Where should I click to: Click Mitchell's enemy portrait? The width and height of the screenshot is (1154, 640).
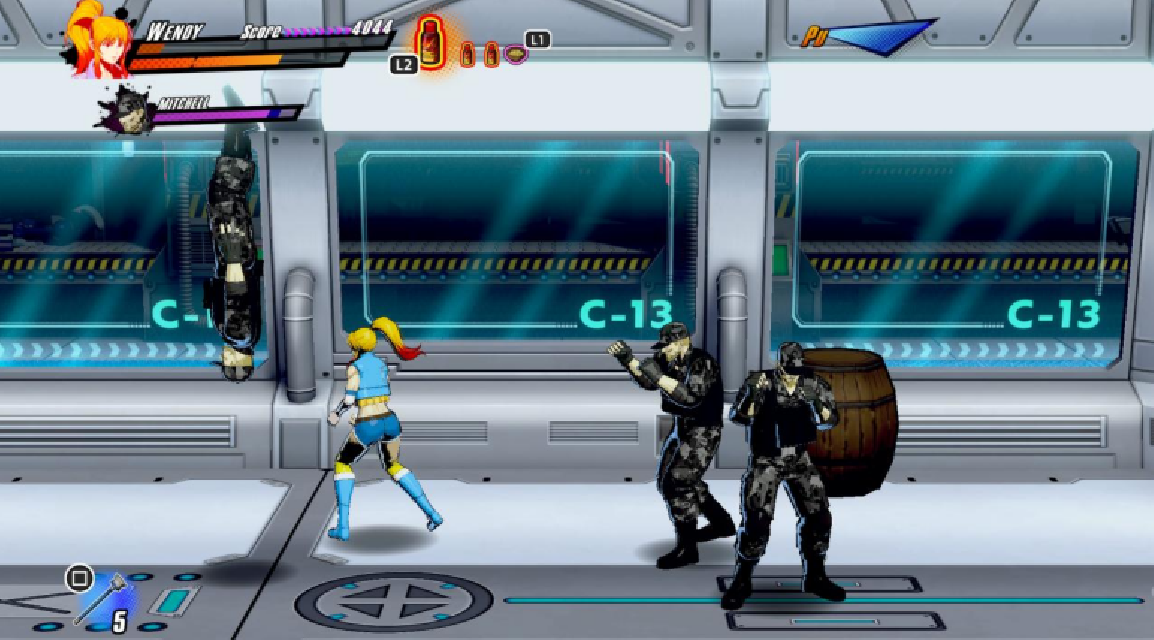coord(129,109)
